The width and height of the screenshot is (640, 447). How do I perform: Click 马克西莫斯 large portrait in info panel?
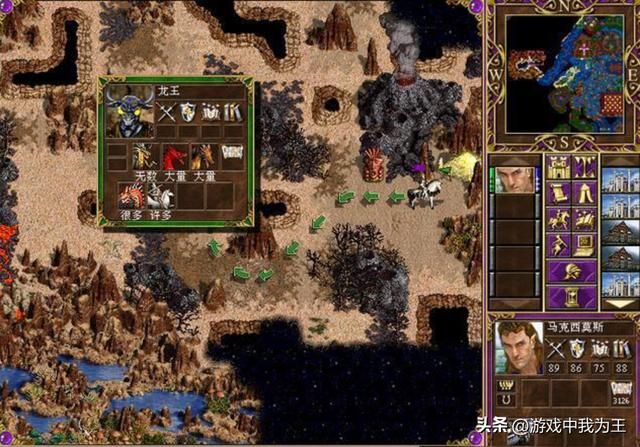(517, 346)
